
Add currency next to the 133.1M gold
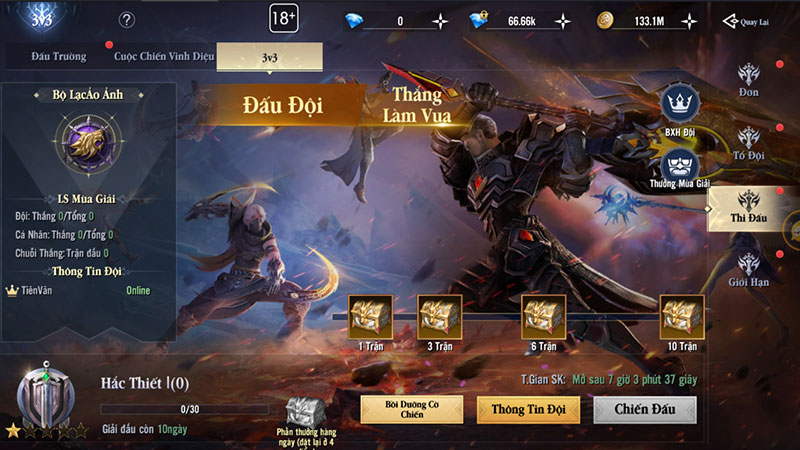click(691, 21)
